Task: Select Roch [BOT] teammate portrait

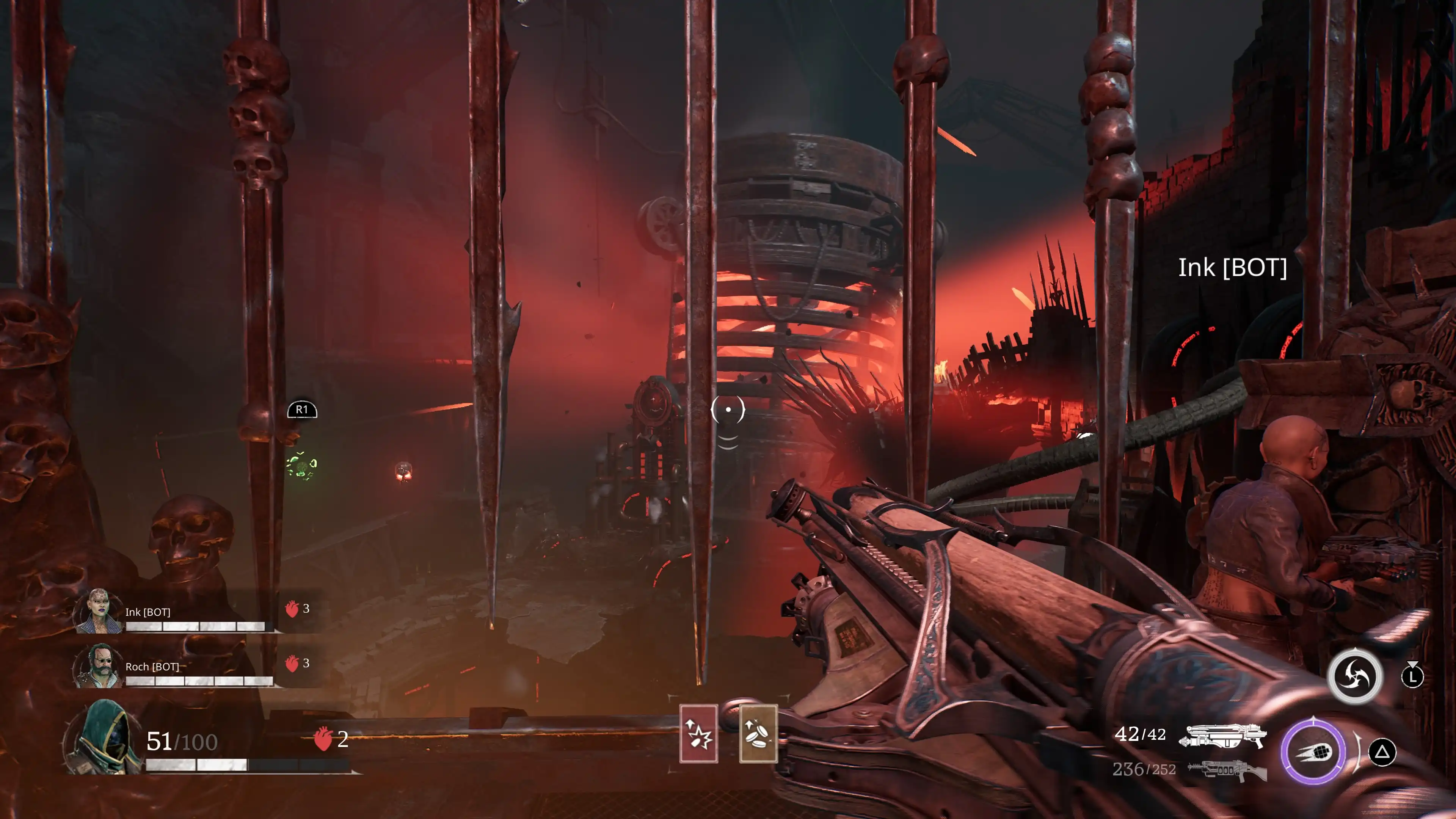Action: pos(99,666)
